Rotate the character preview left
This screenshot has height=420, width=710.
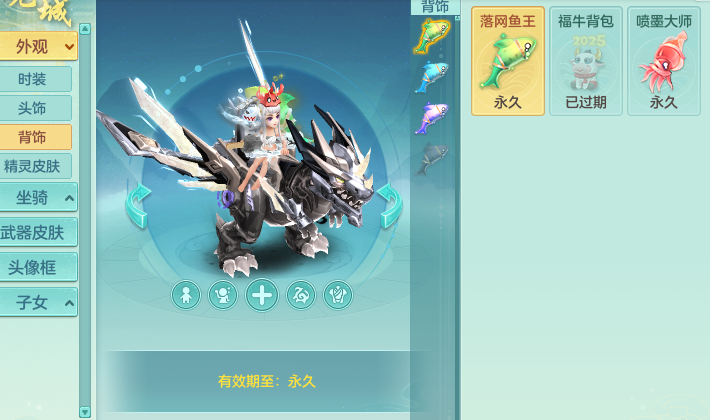138,205
